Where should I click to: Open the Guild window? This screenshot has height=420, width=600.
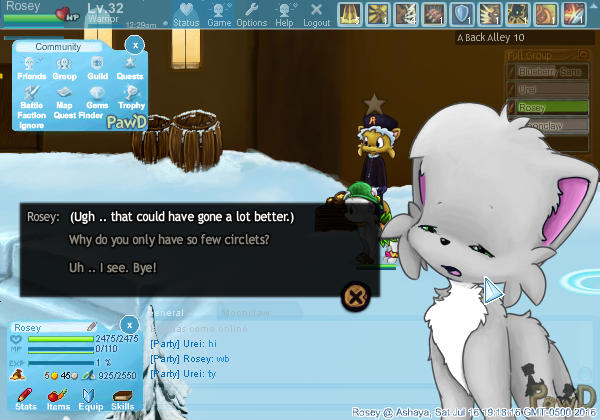point(97,67)
